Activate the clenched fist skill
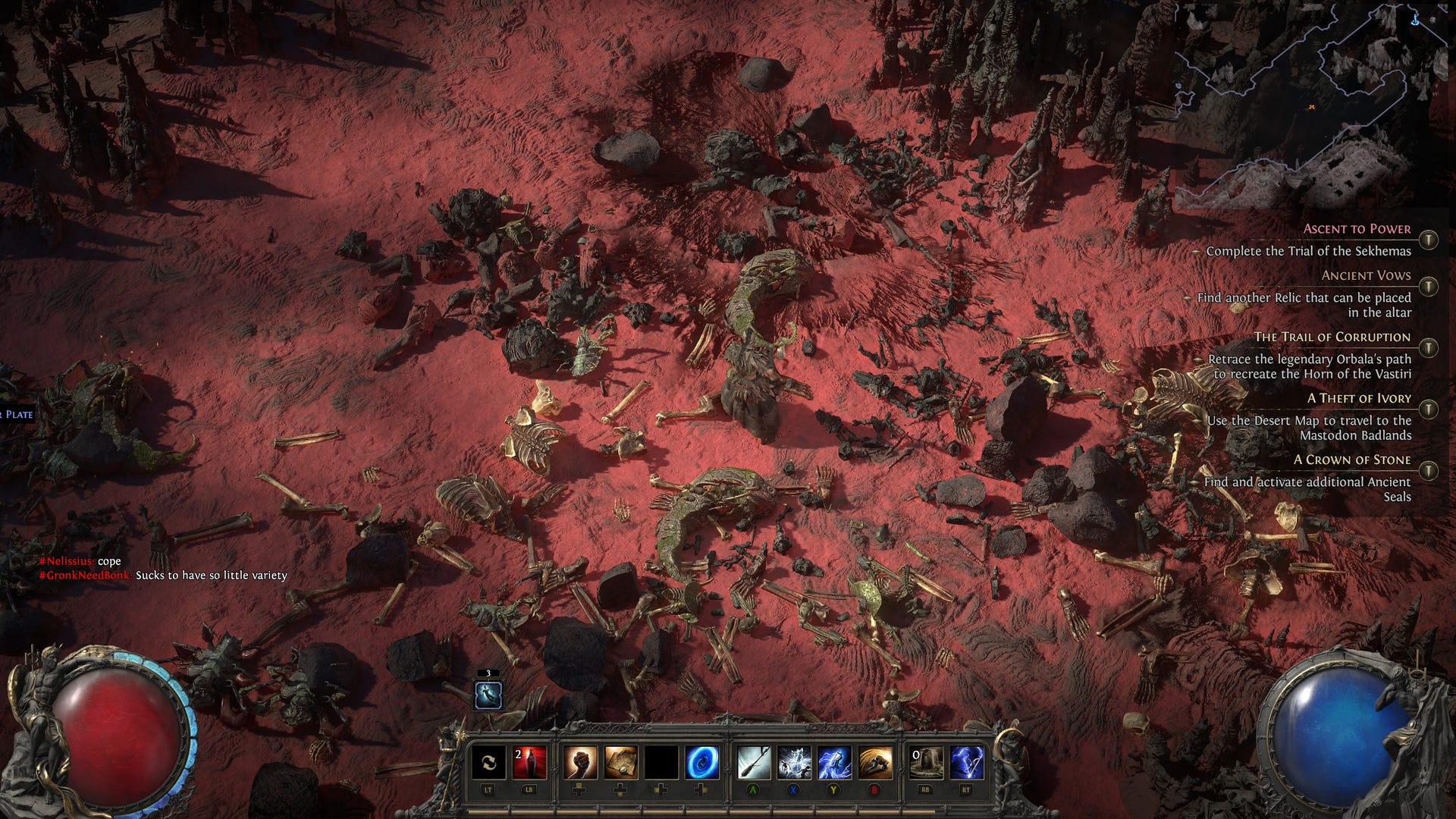This screenshot has width=1456, height=819. [579, 761]
